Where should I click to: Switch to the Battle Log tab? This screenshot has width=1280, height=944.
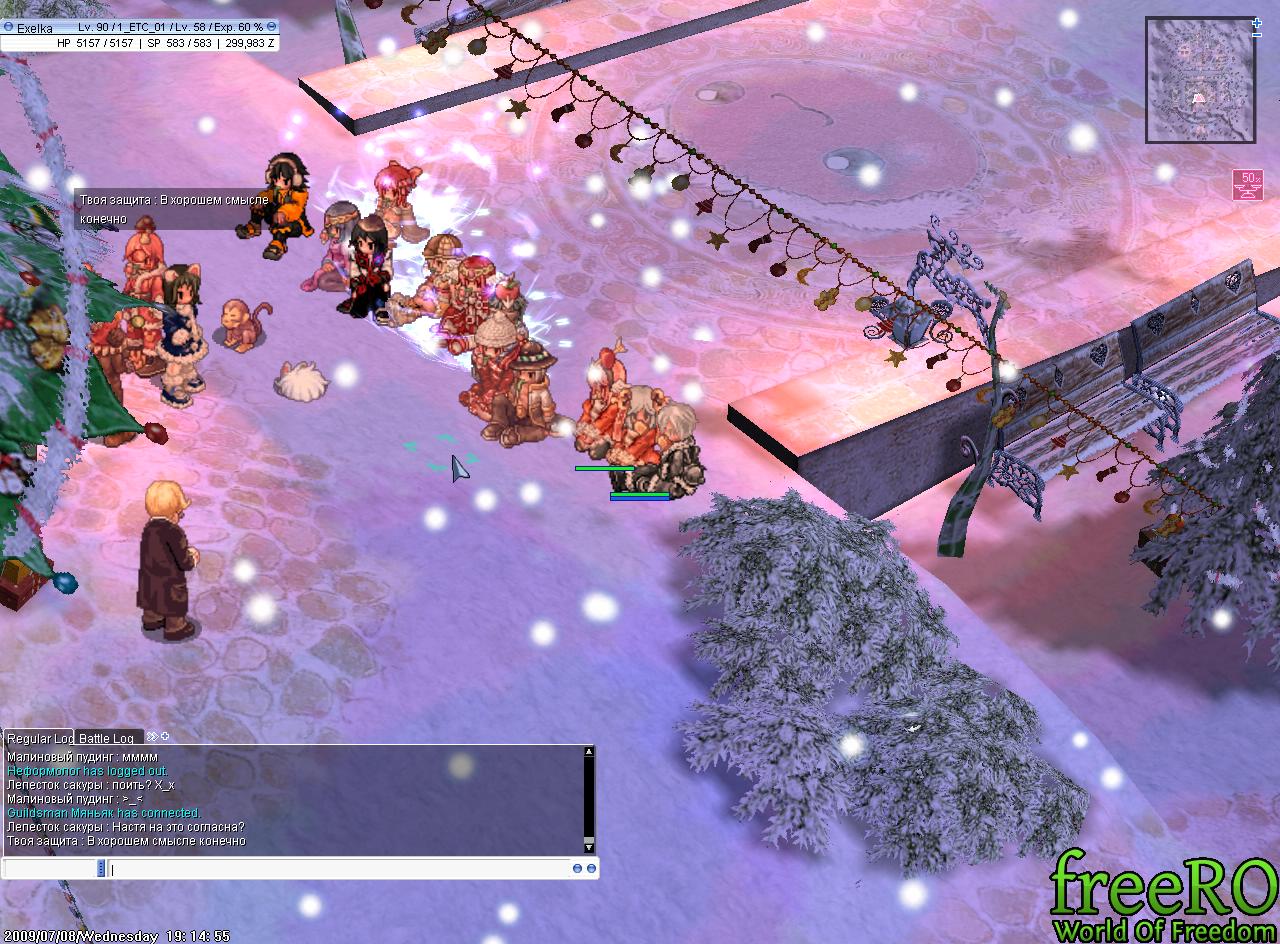coord(106,738)
